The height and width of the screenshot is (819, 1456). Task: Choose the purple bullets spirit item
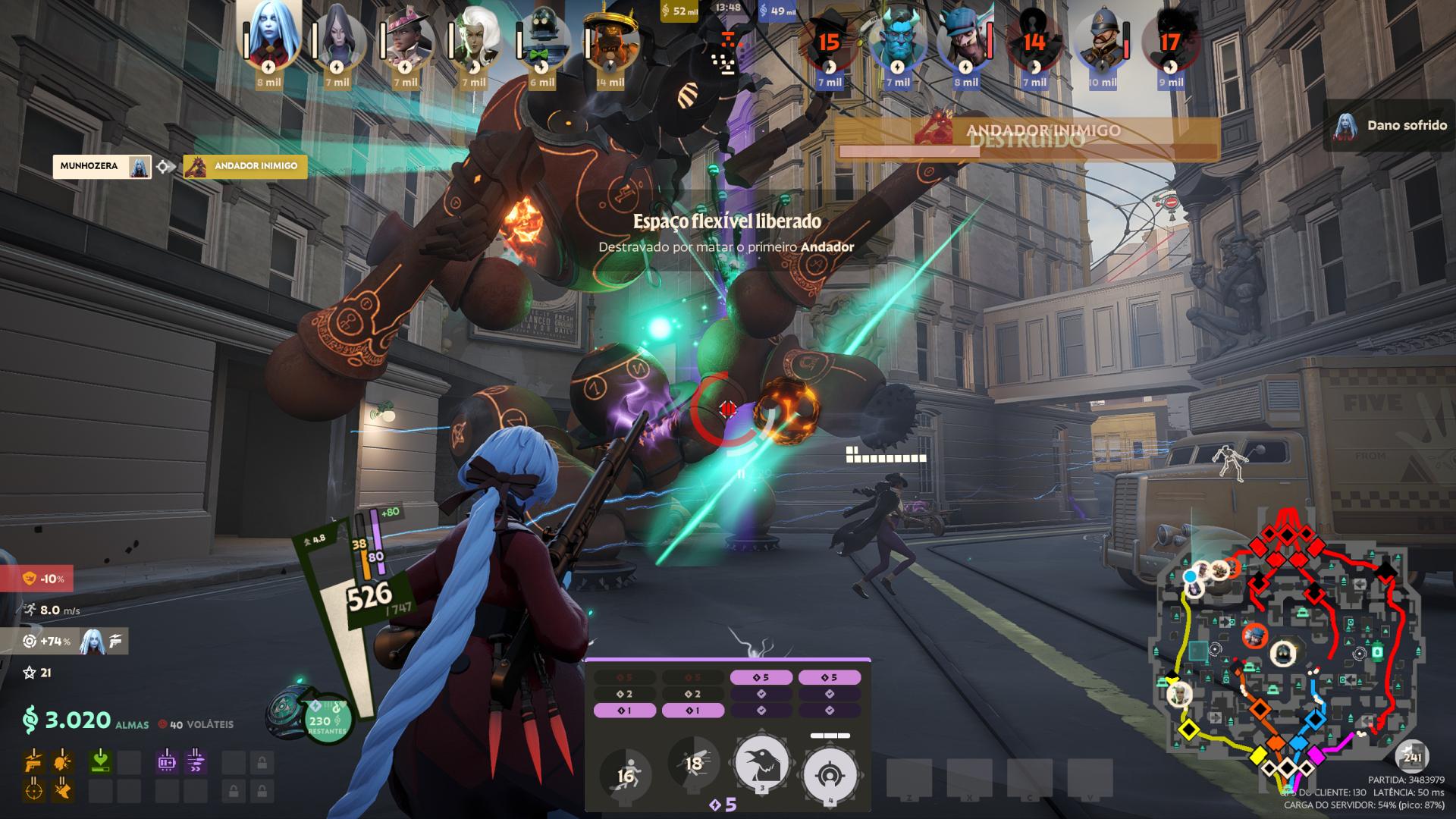point(196,761)
